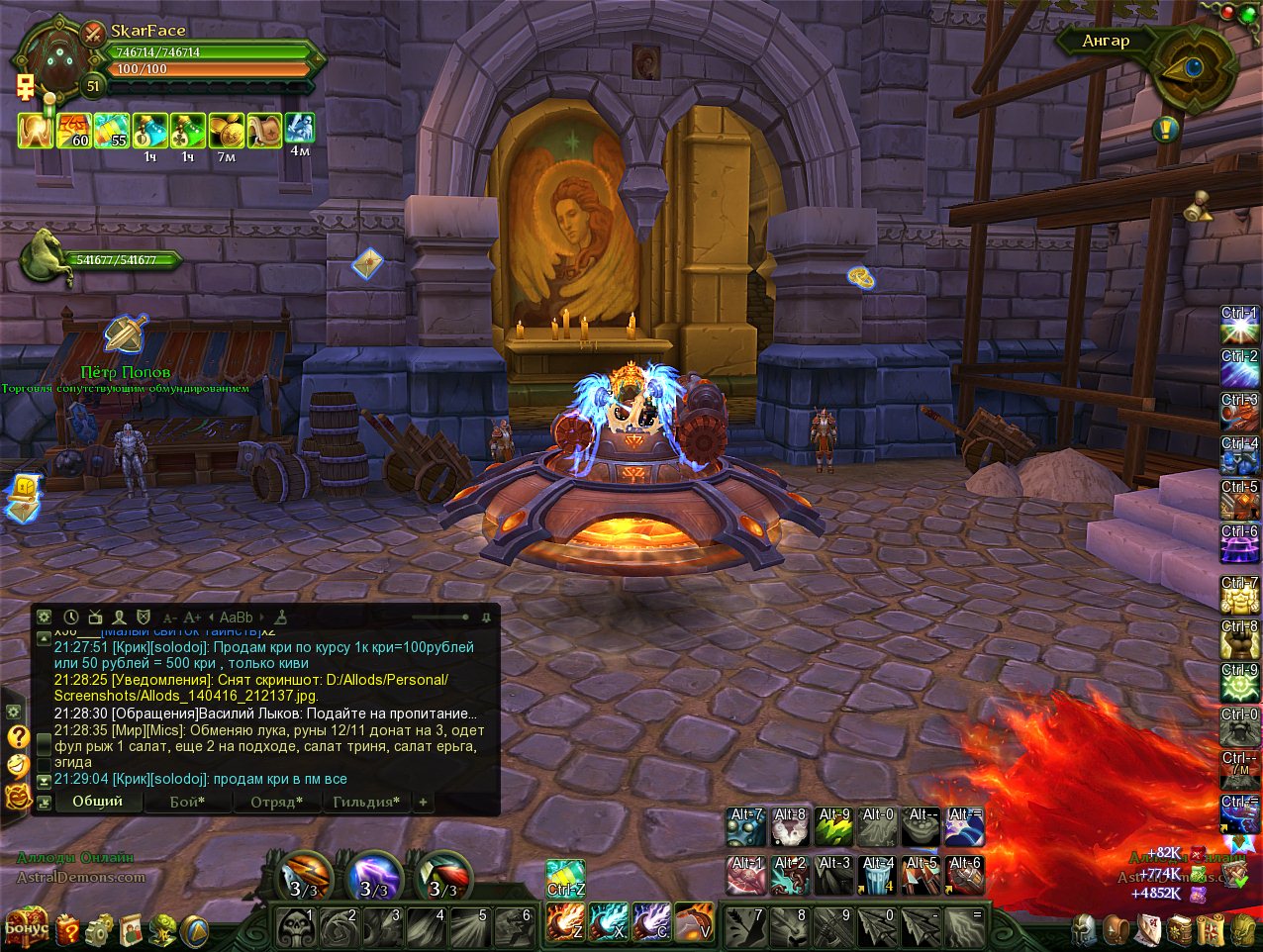Use the fire fist ability on Z
The width and height of the screenshot is (1263, 952).
click(x=565, y=922)
